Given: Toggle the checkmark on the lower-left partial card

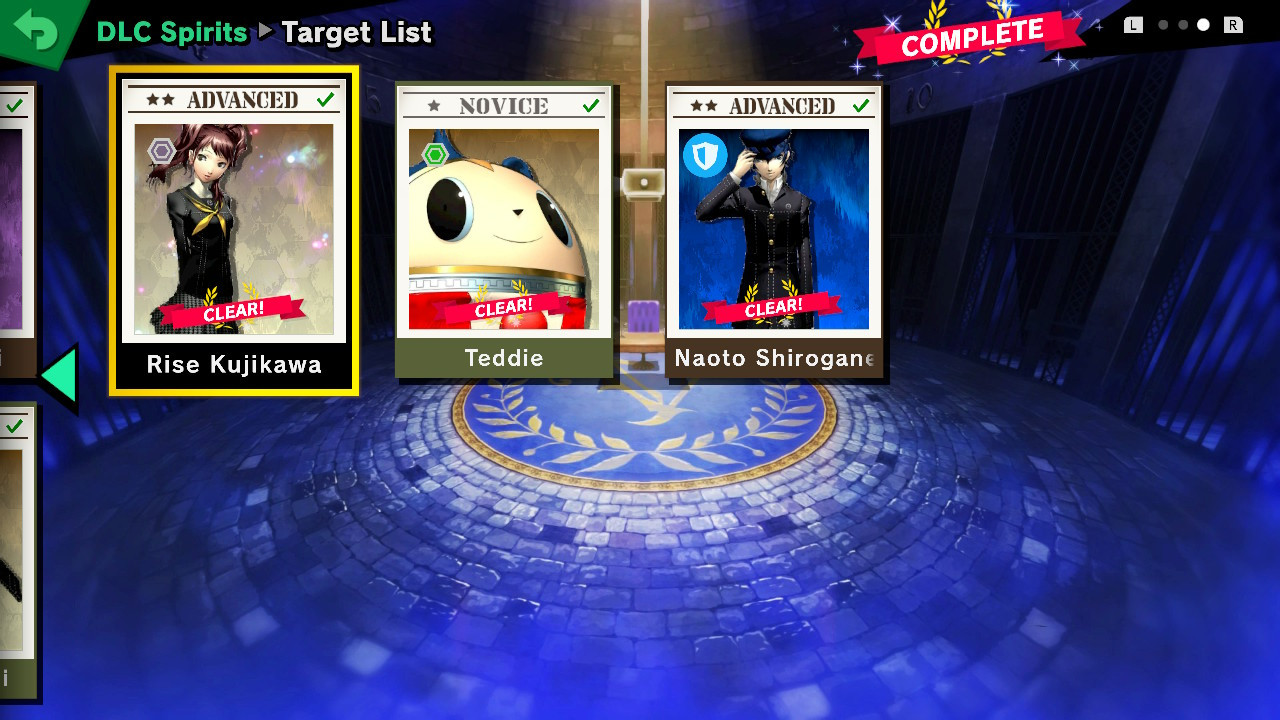Looking at the screenshot, I should [x=14, y=428].
